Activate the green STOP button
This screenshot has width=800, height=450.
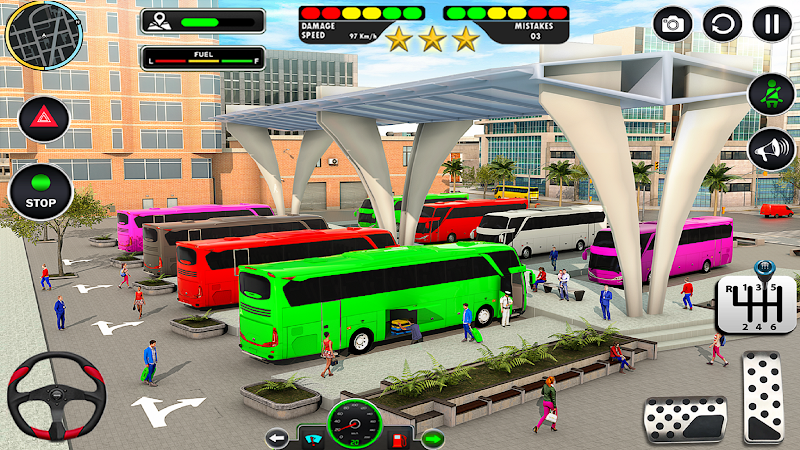[x=41, y=191]
